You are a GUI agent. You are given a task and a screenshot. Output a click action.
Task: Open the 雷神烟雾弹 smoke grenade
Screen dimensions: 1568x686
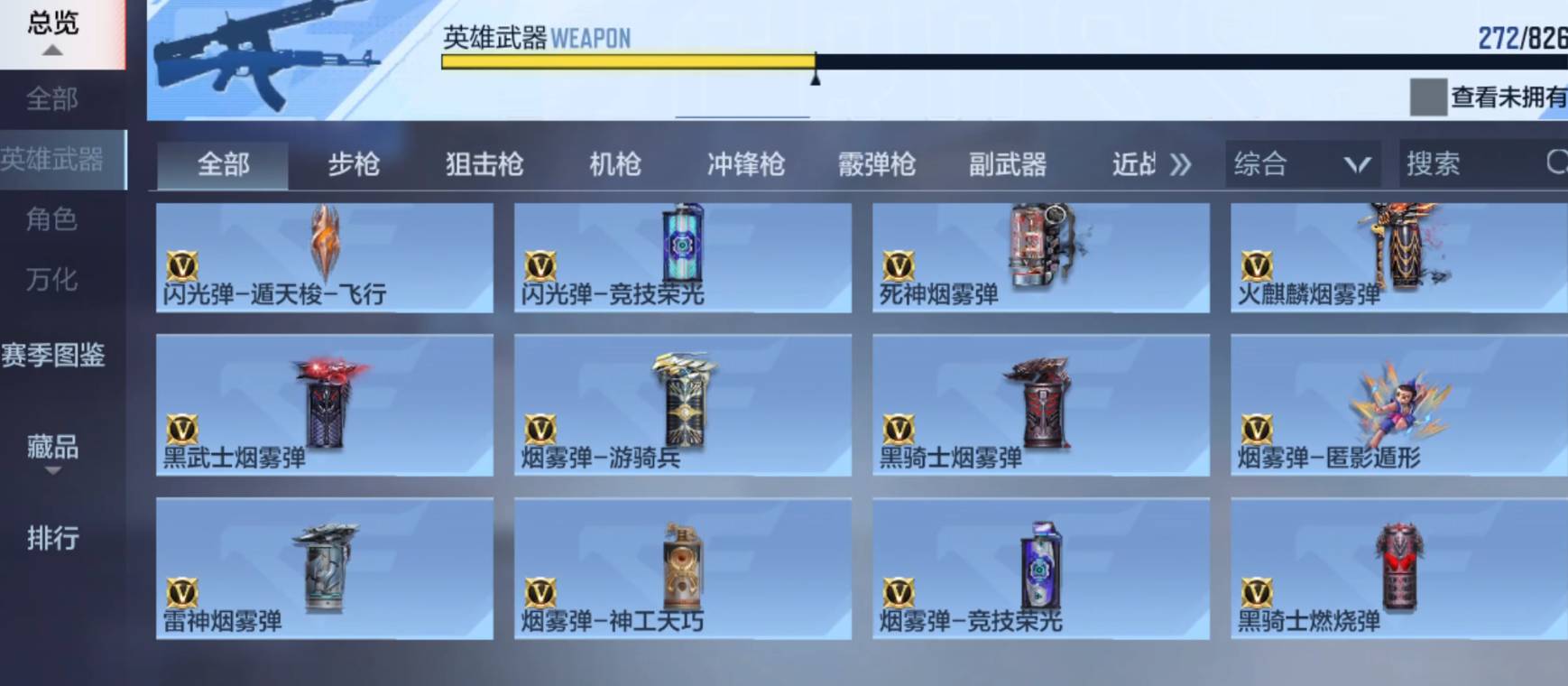point(327,569)
